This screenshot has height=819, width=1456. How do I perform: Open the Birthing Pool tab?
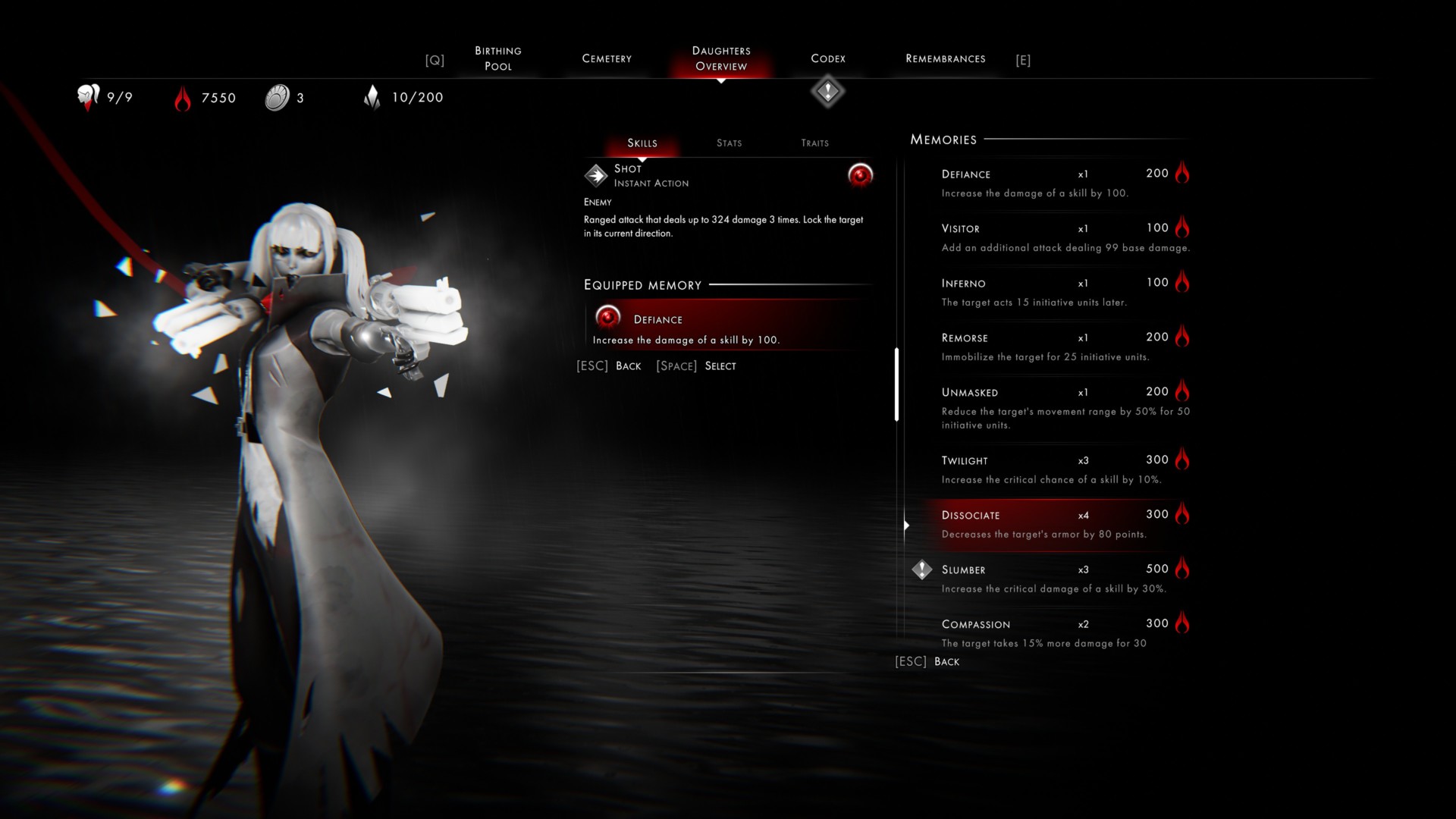click(498, 58)
